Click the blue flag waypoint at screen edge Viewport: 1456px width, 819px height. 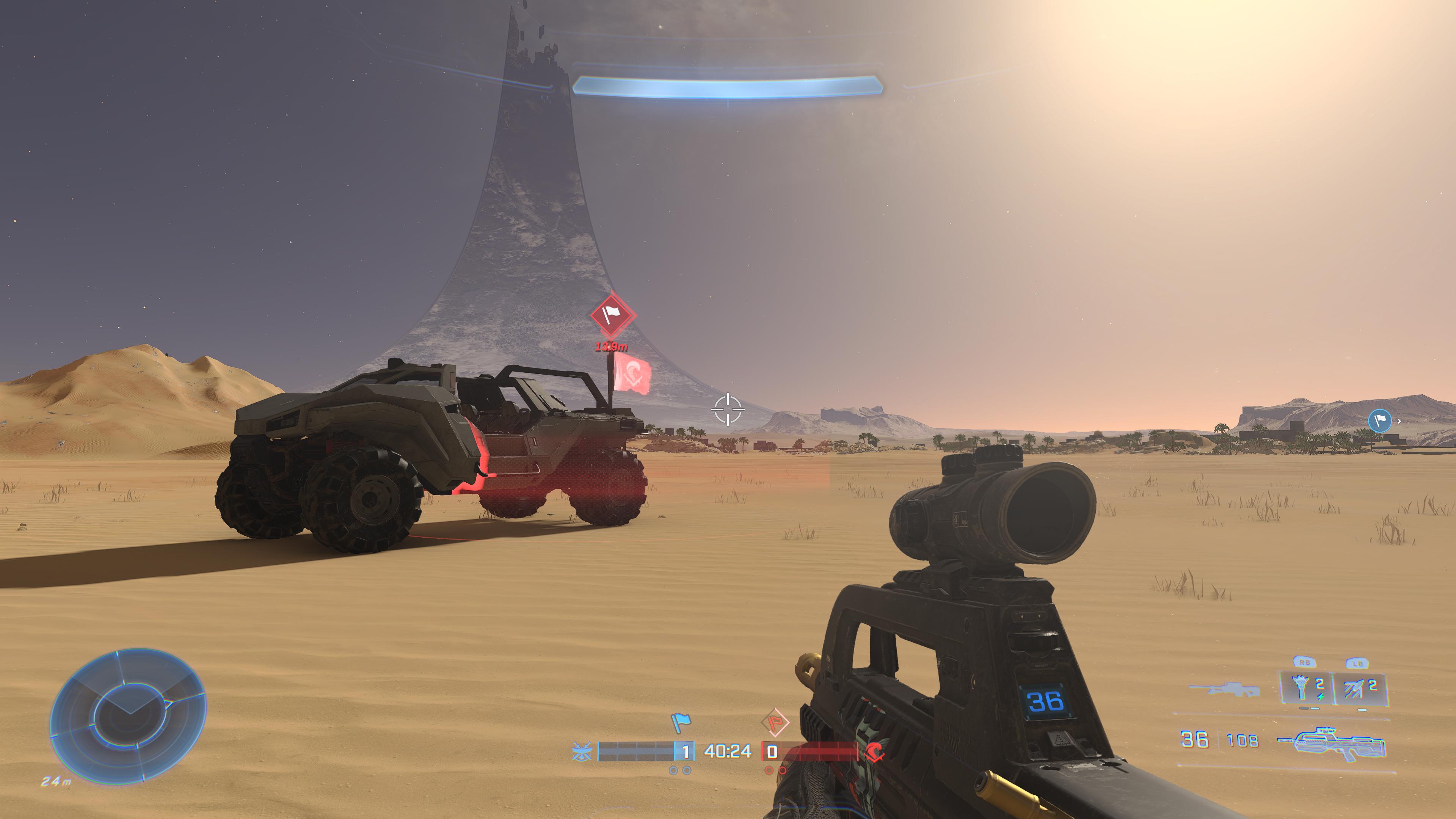1379,421
